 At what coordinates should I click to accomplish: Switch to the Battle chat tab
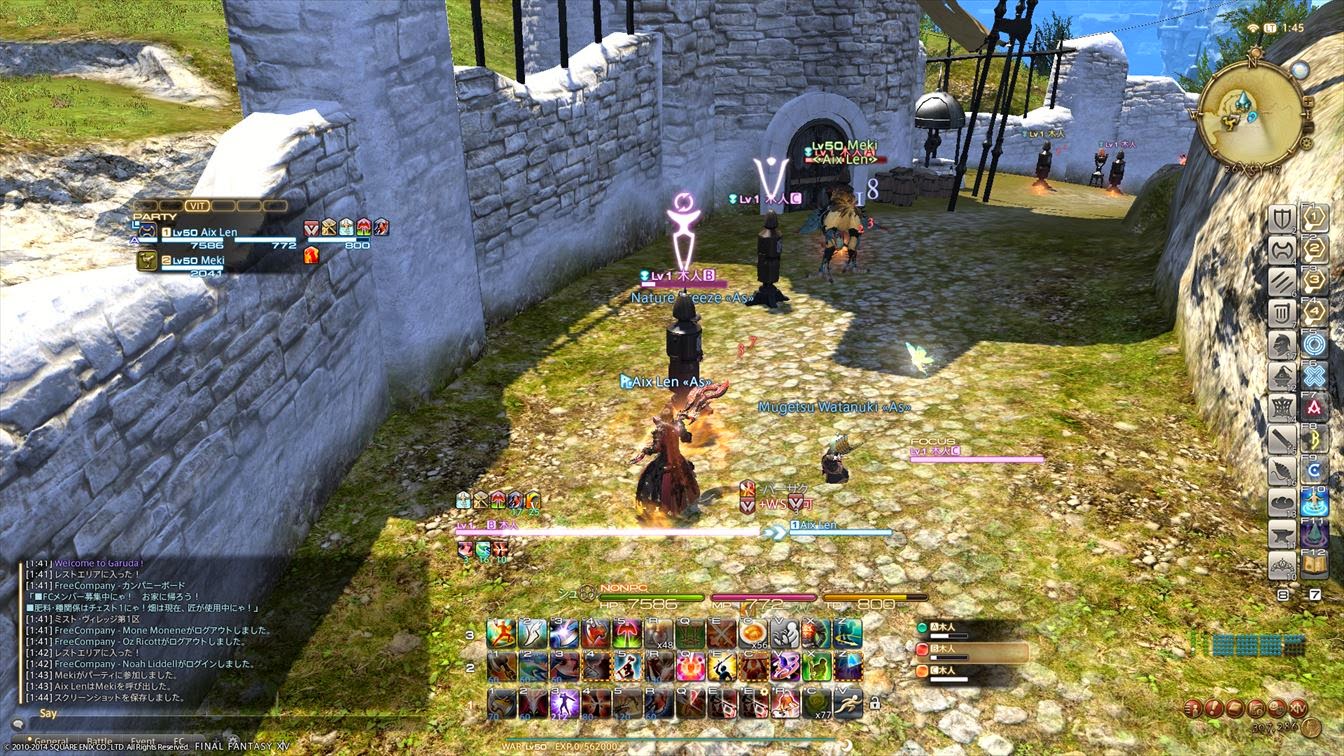point(100,741)
